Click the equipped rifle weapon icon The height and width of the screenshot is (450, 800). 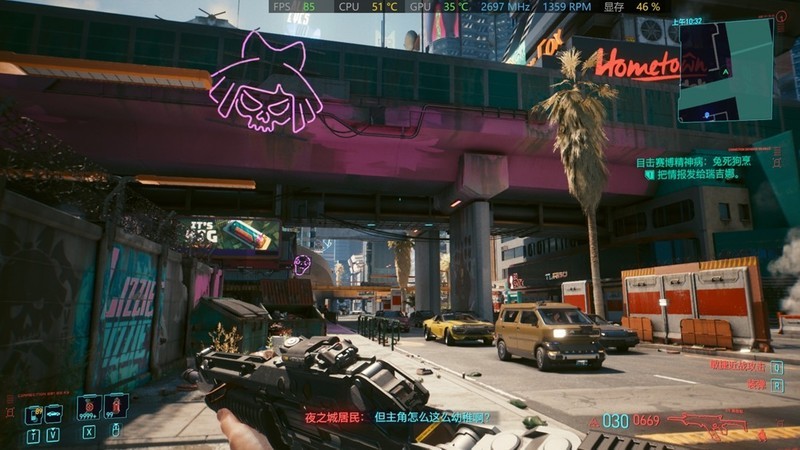point(707,421)
